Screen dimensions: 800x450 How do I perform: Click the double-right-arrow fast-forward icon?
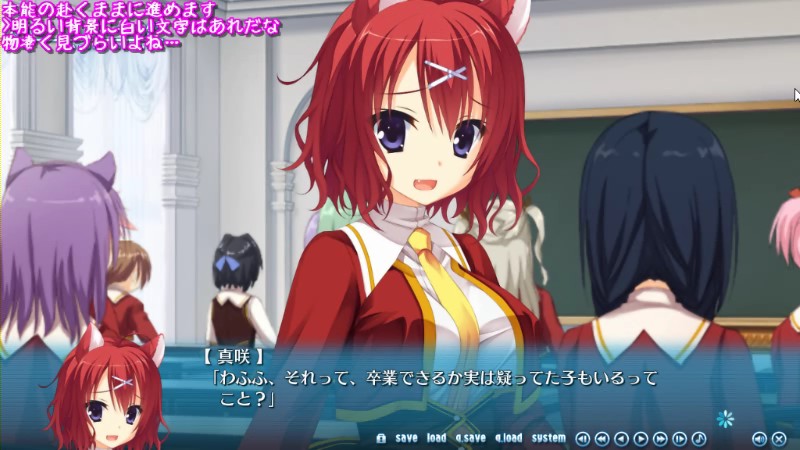[x=660, y=438]
